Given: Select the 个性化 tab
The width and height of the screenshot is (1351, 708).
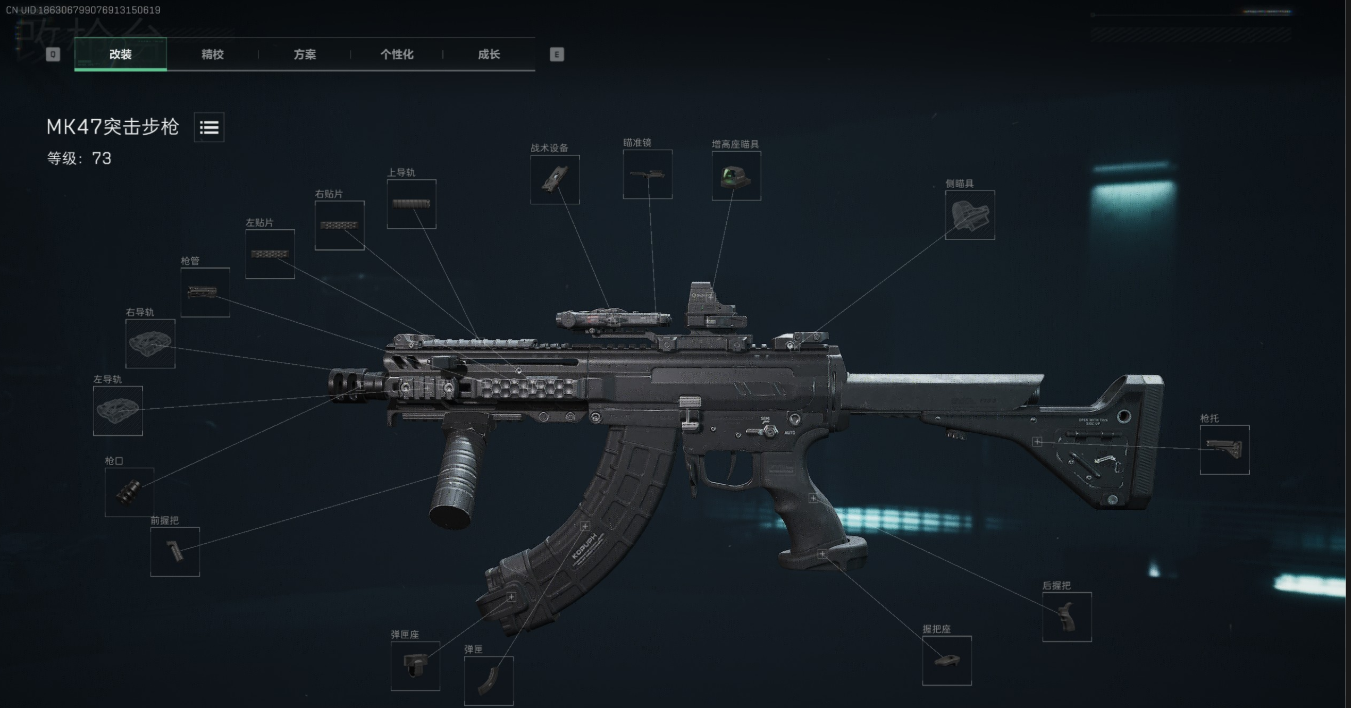Looking at the screenshot, I should pos(396,55).
